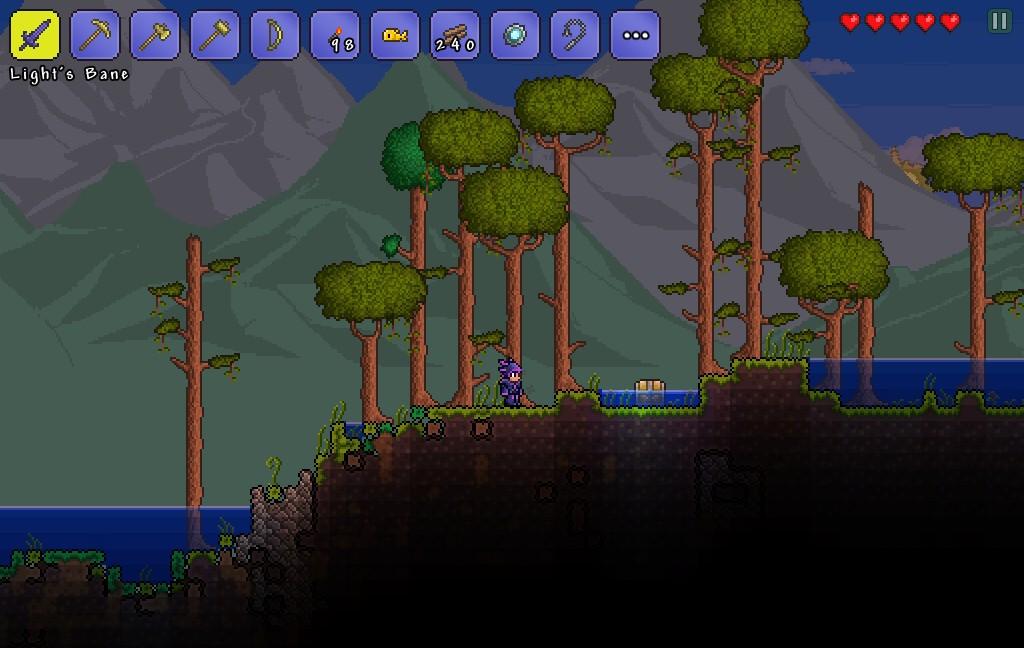1024x648 pixels.
Task: Select the grappling hook slot
Action: 575,35
